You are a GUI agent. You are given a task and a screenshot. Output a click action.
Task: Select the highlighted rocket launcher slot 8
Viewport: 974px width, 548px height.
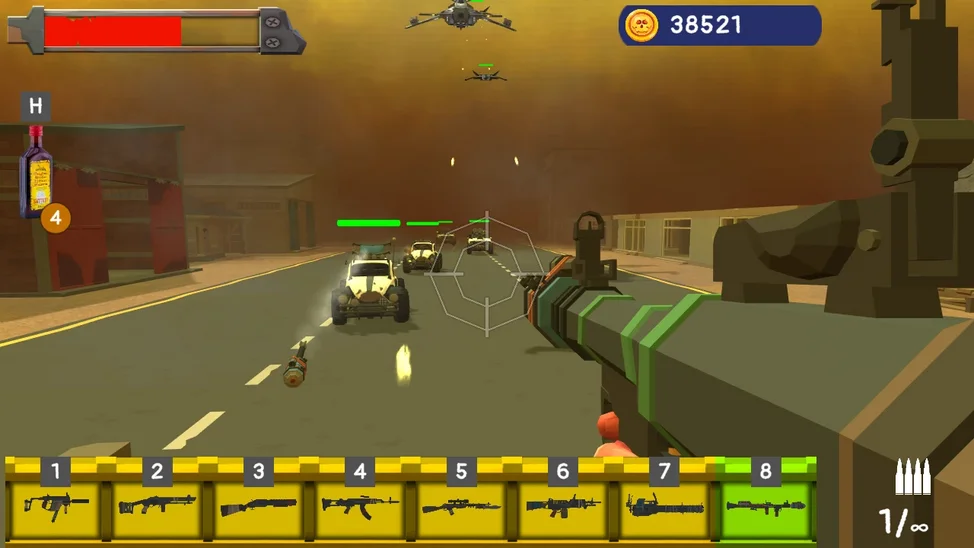[766, 502]
